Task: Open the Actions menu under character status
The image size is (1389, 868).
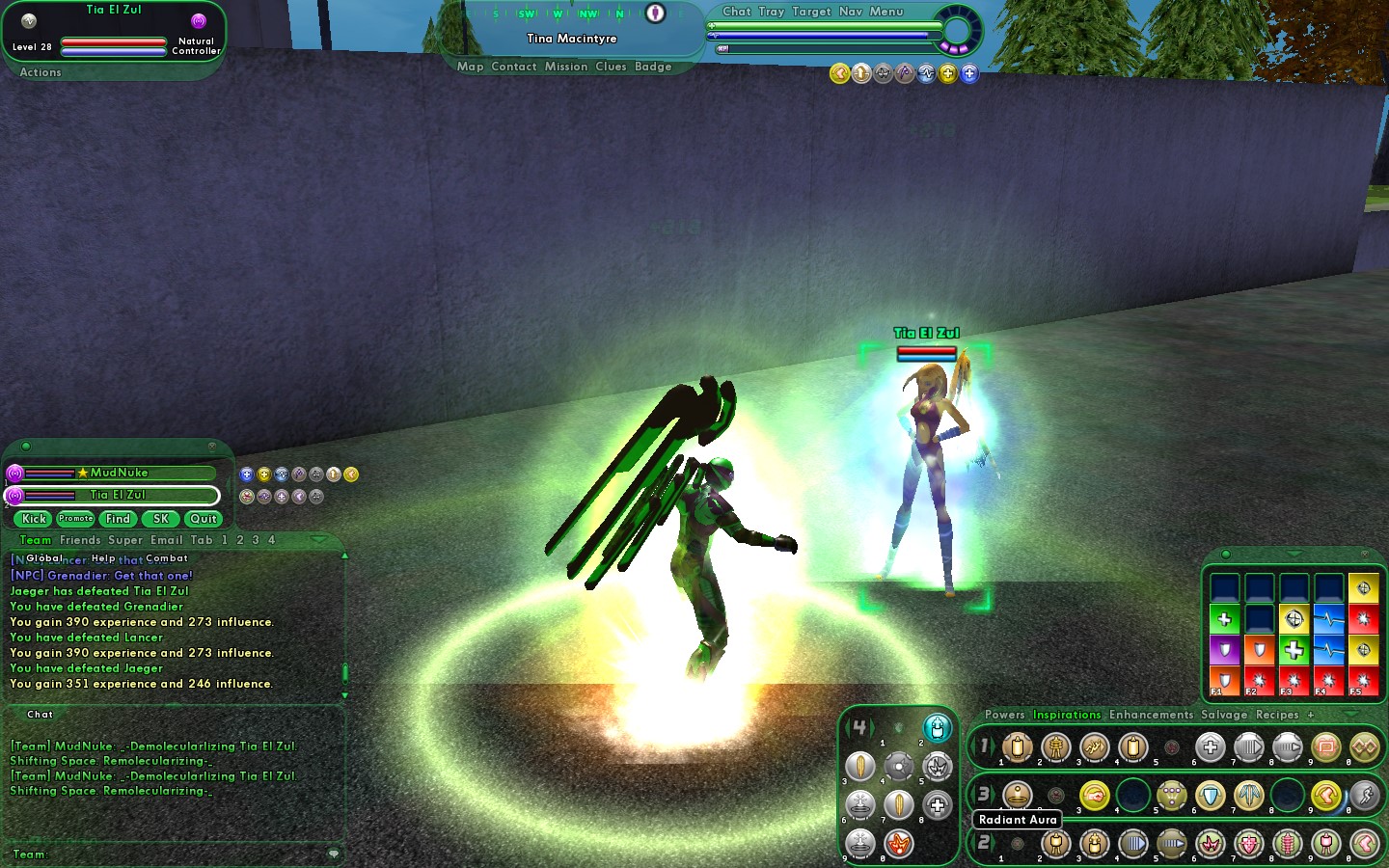Action: tap(41, 72)
